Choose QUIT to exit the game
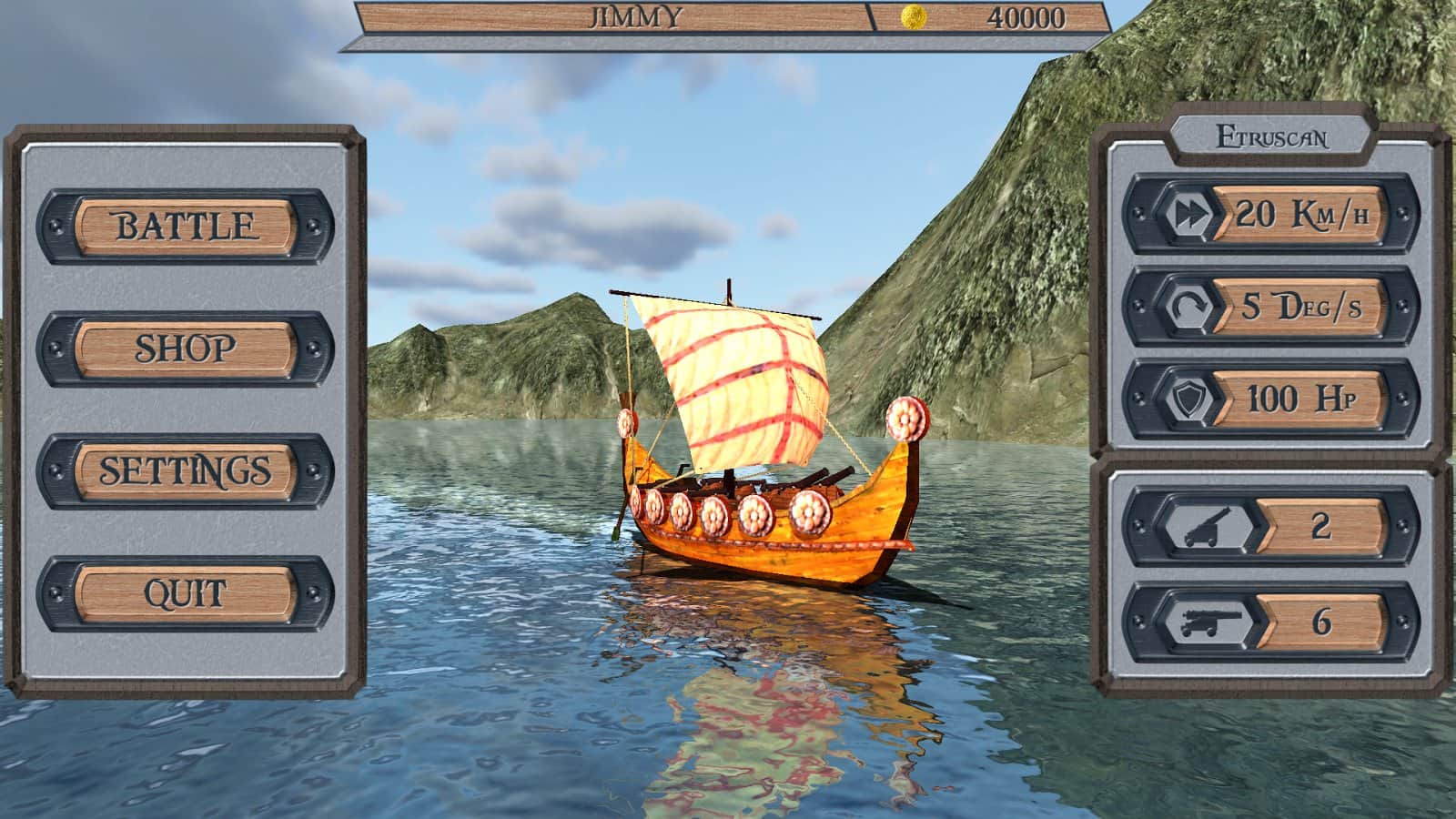The image size is (1456, 819). [186, 593]
